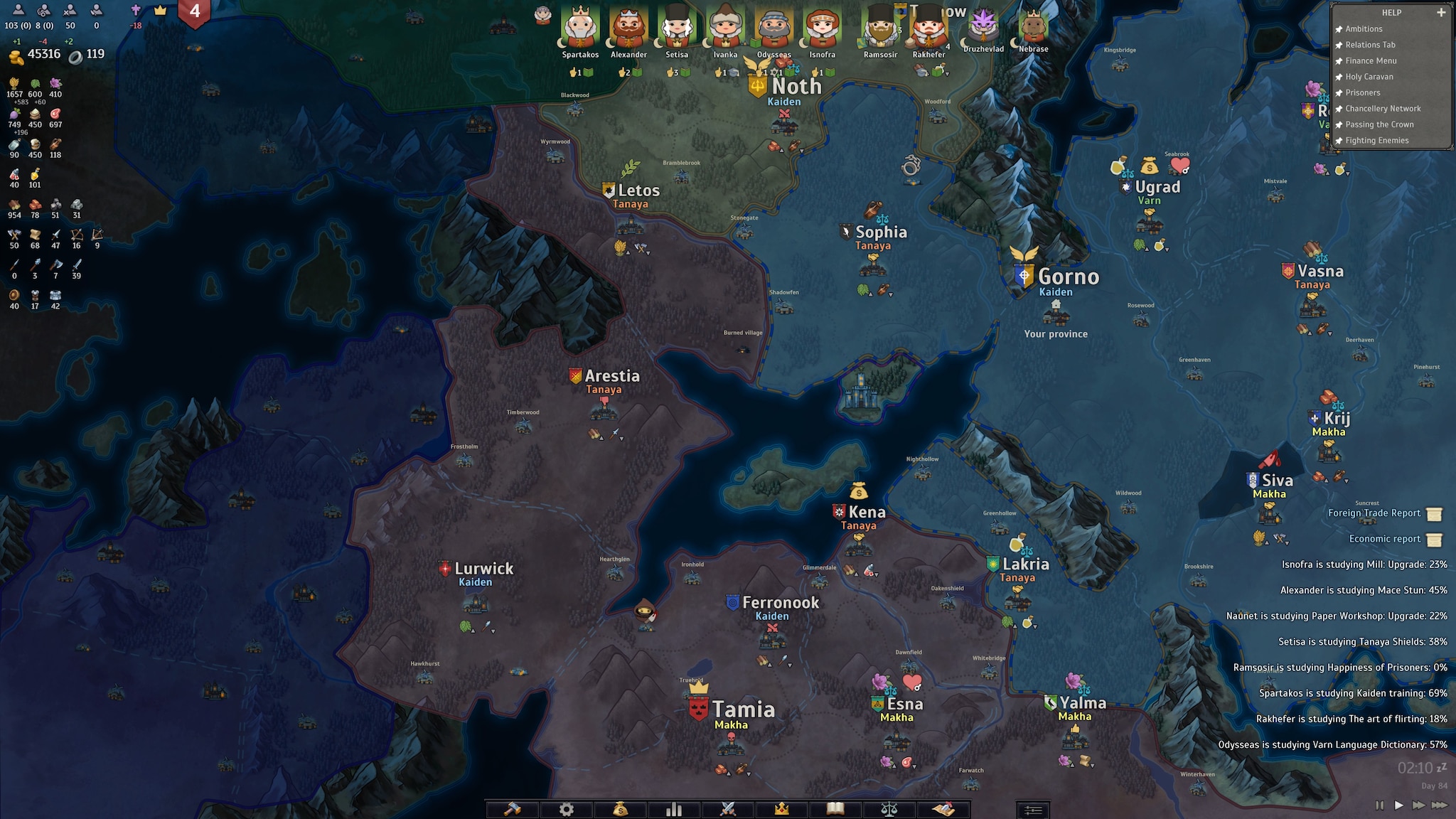This screenshot has height=819, width=1456.
Task: Open the crossed swords military panel
Action: pyautogui.click(x=728, y=809)
